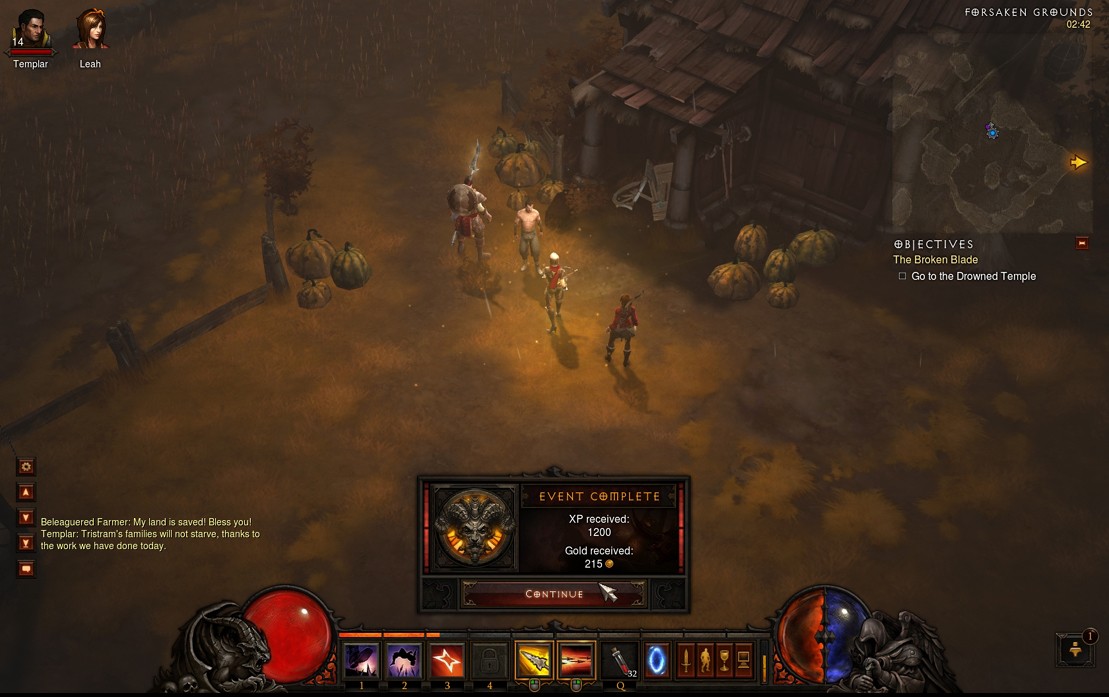Open the character inventory figure icon

tap(705, 660)
